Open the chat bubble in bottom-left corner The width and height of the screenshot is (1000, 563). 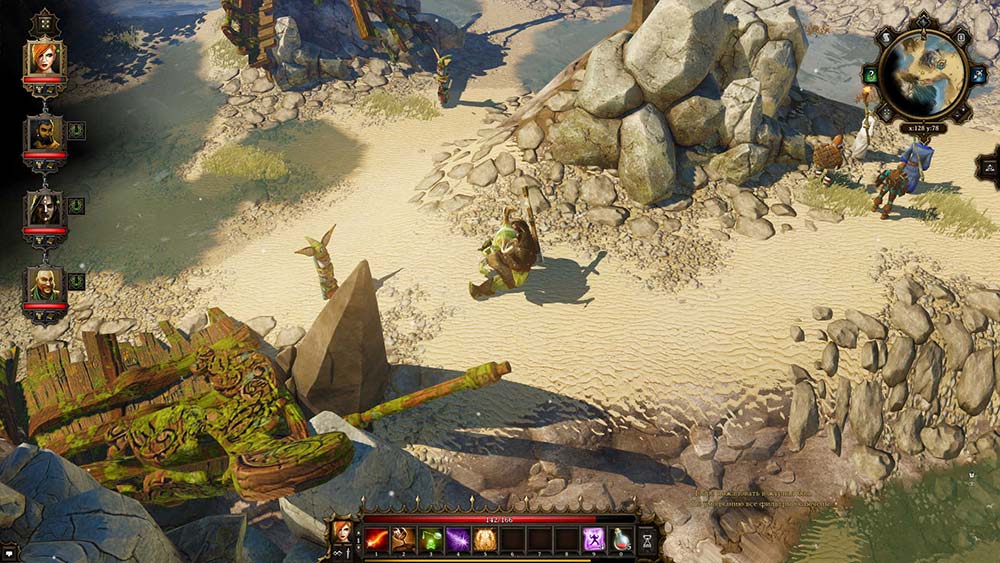click(x=9, y=552)
